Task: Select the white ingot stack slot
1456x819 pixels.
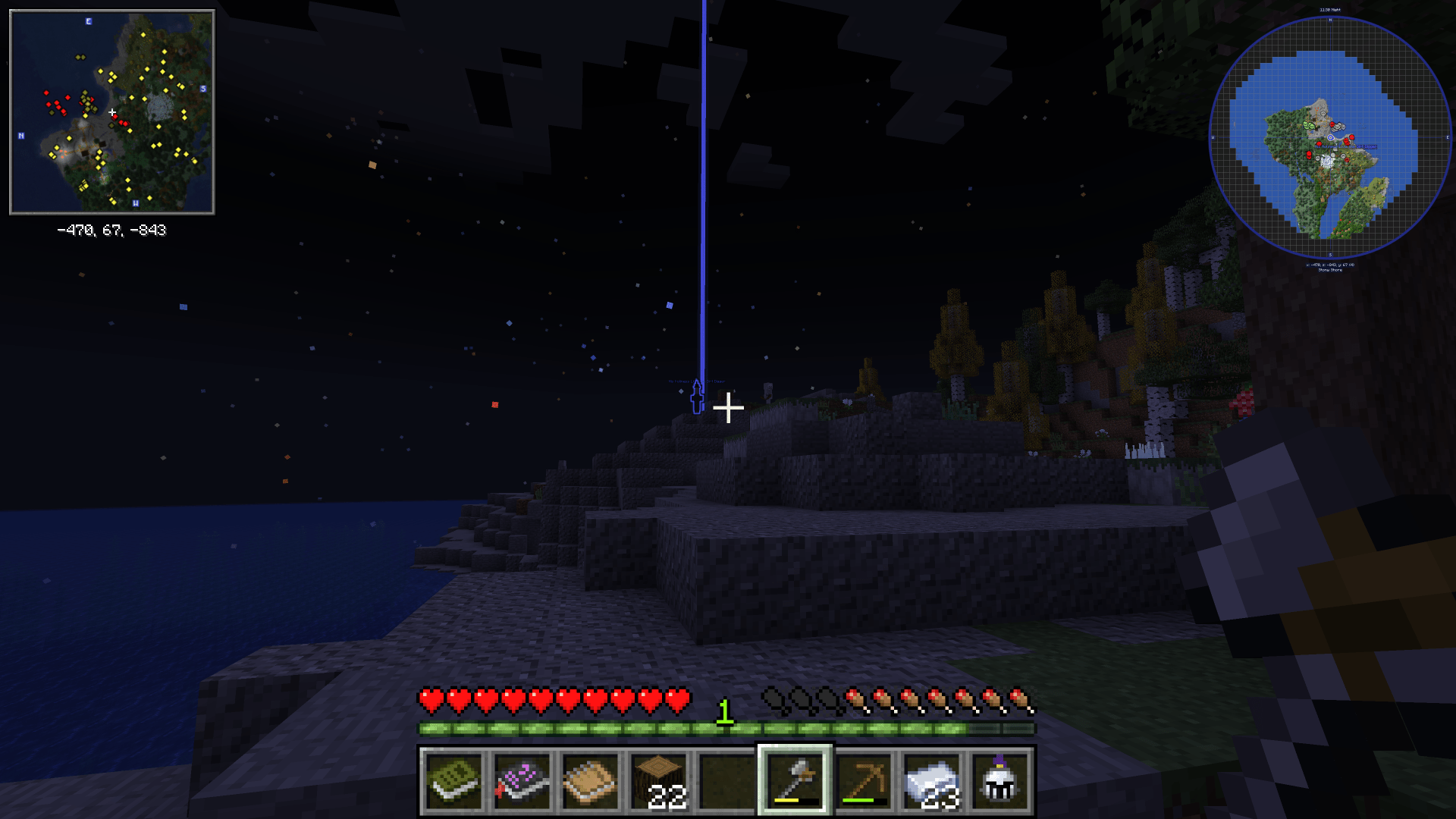Action: click(931, 781)
